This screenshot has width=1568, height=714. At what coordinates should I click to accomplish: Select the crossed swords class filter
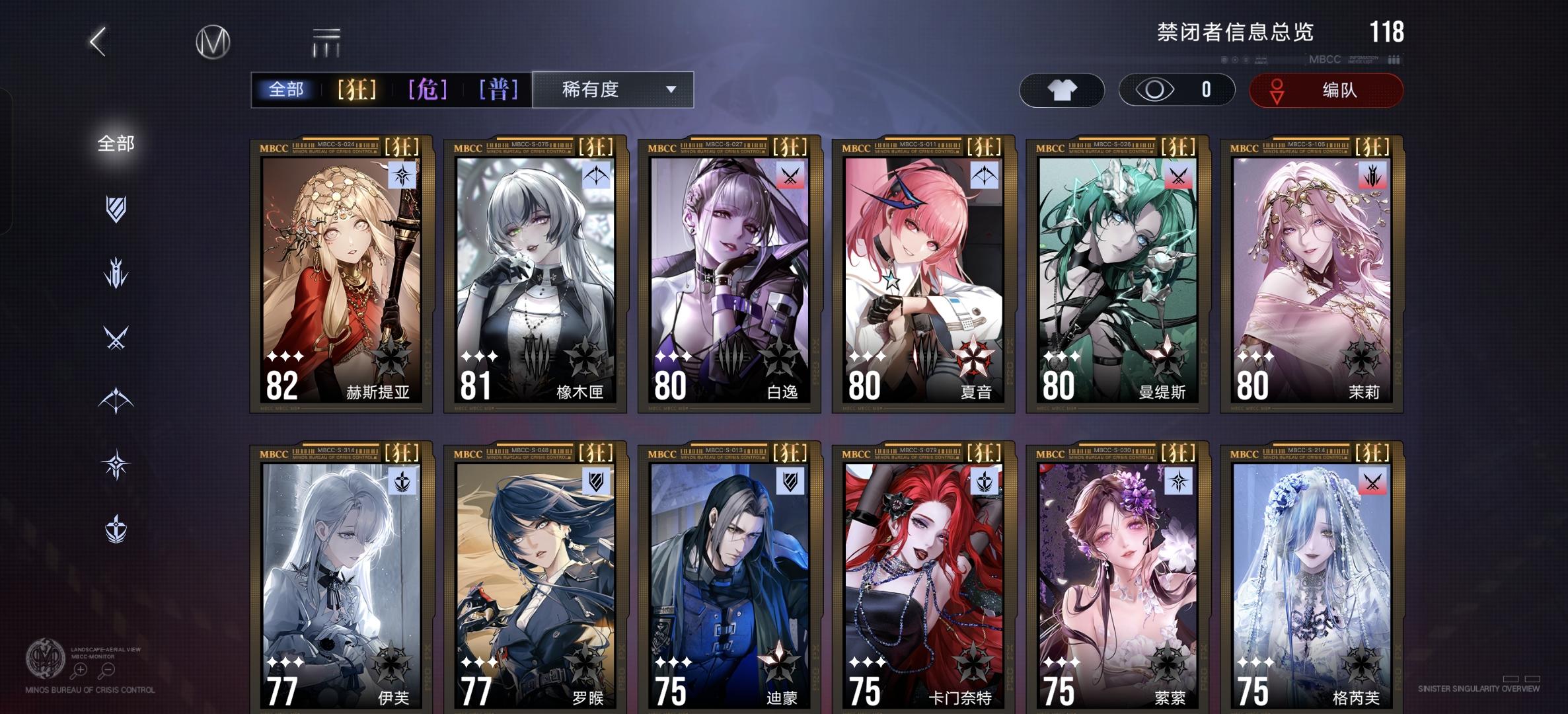pos(116,336)
